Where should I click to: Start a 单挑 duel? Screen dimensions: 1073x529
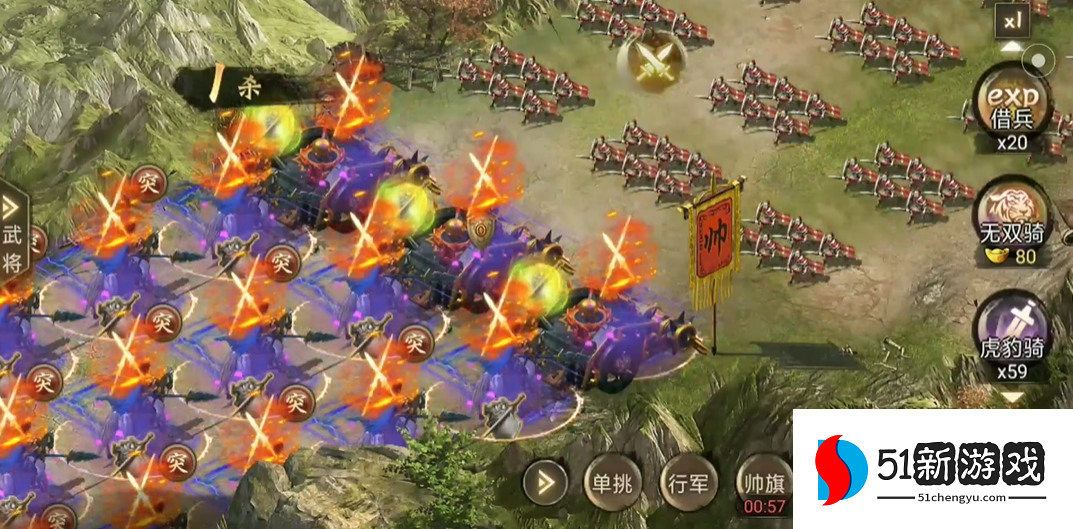[612, 485]
